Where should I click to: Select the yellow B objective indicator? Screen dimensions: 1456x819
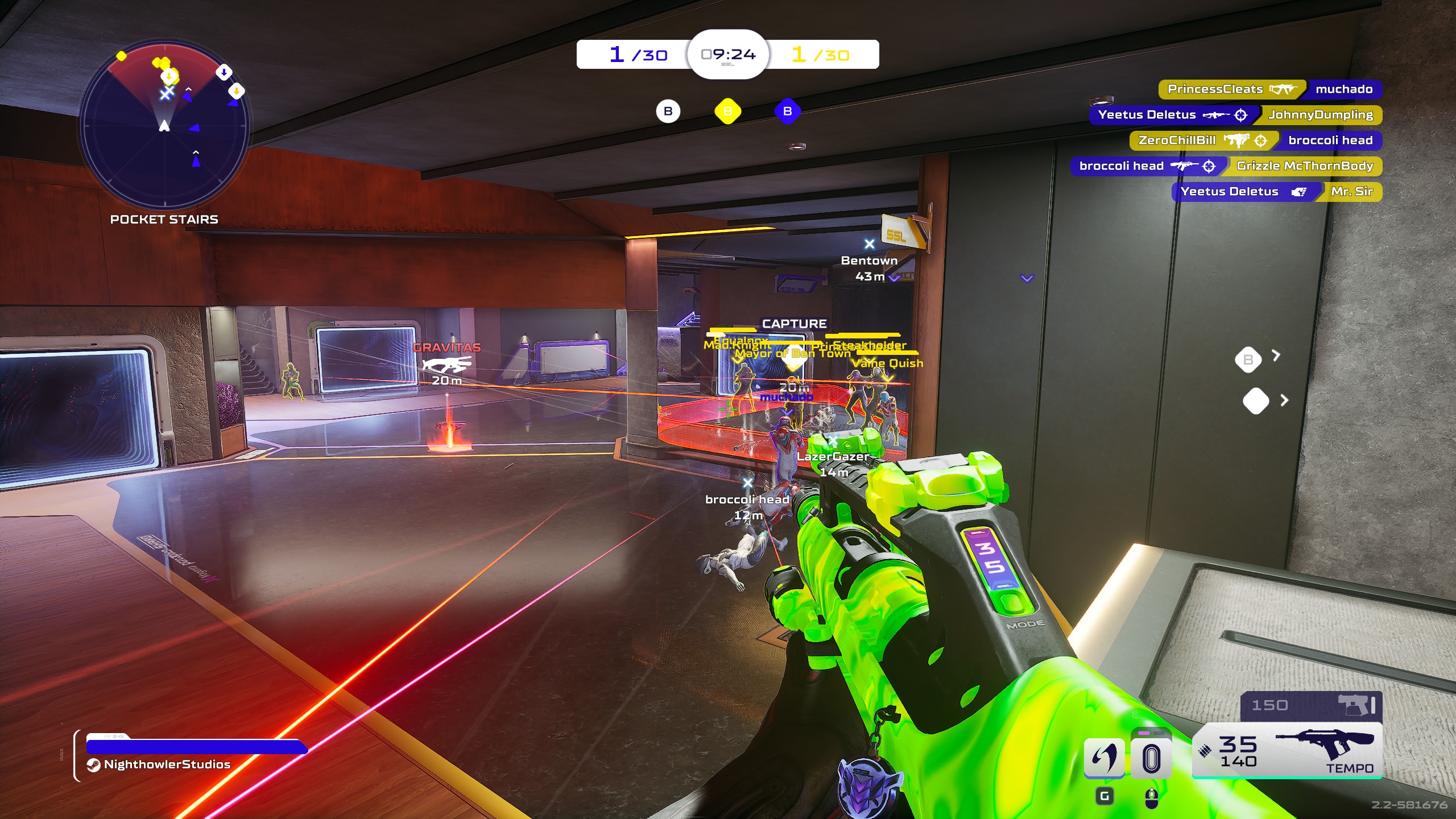pyautogui.click(x=727, y=111)
